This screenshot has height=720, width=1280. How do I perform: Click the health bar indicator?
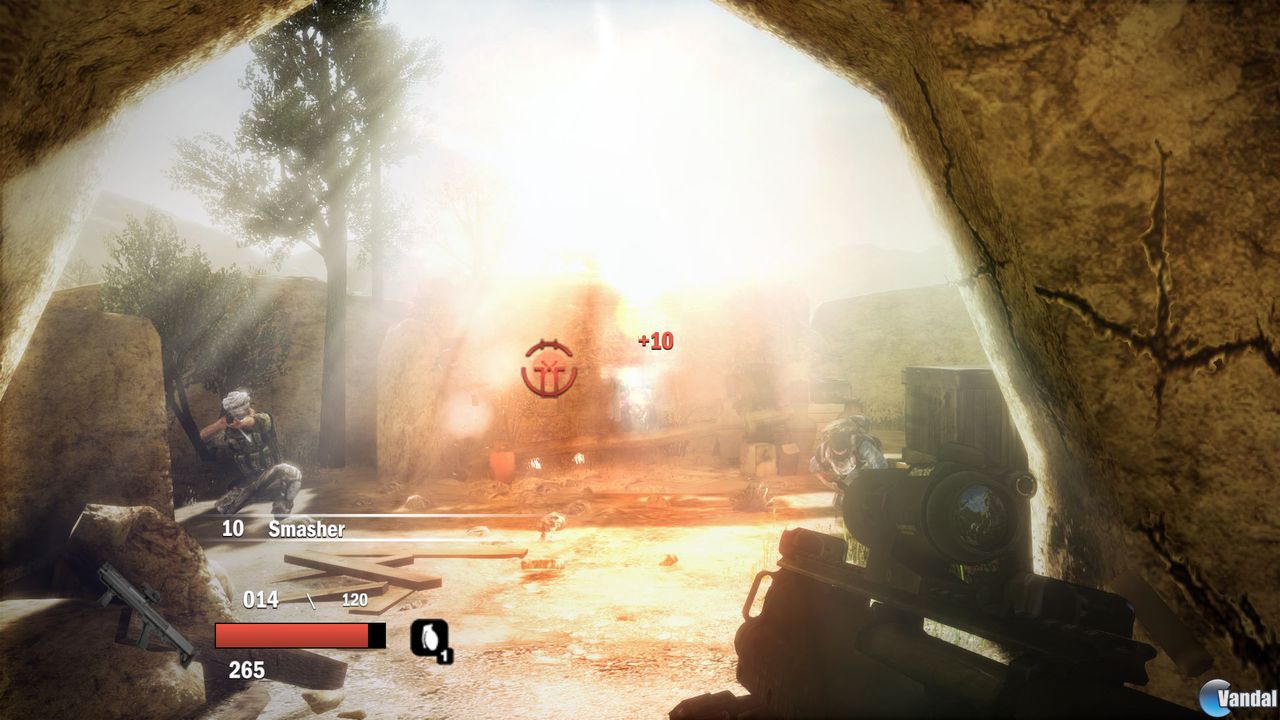290,634
